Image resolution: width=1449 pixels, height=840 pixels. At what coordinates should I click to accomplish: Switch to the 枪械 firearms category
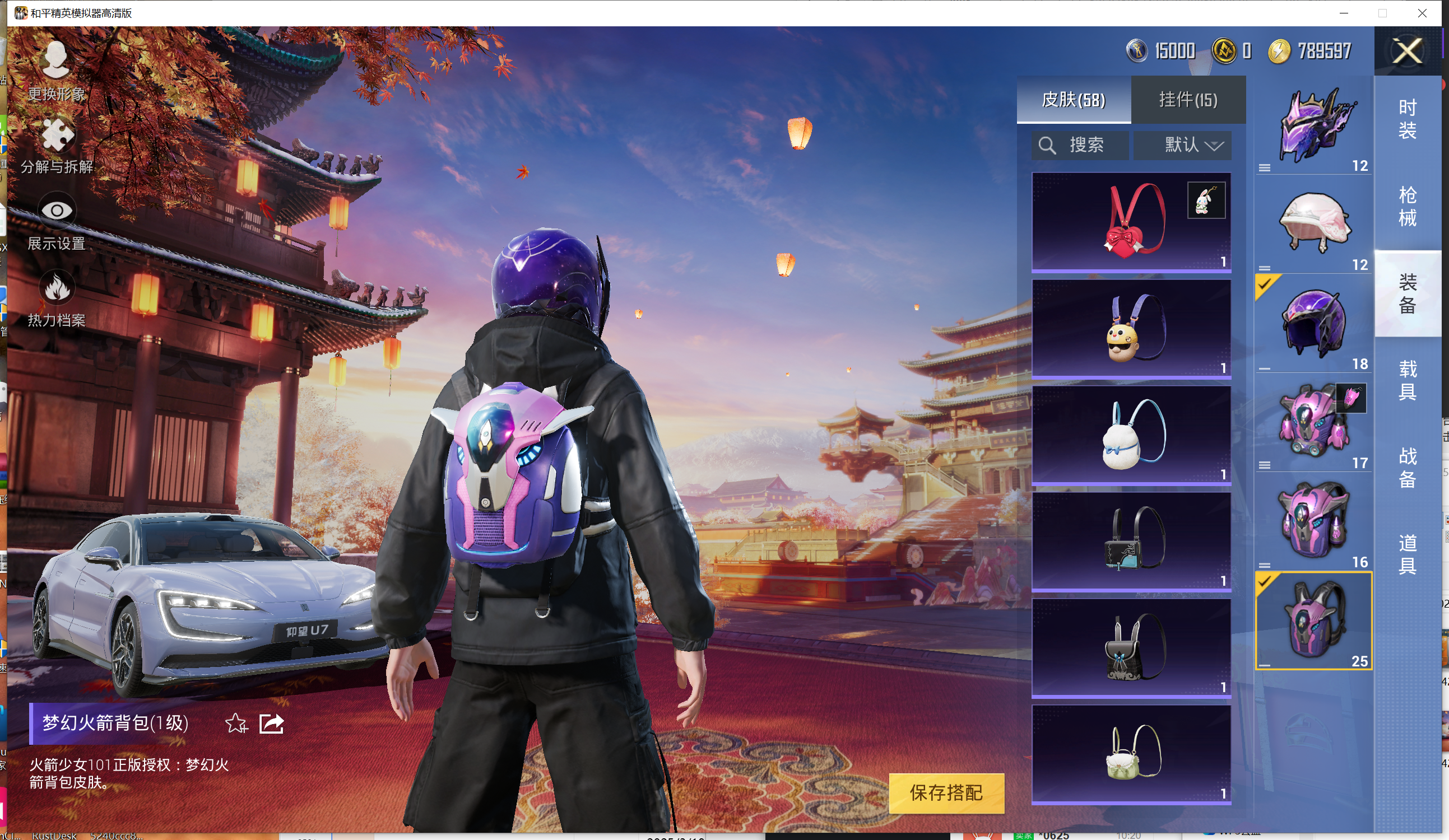1406,206
